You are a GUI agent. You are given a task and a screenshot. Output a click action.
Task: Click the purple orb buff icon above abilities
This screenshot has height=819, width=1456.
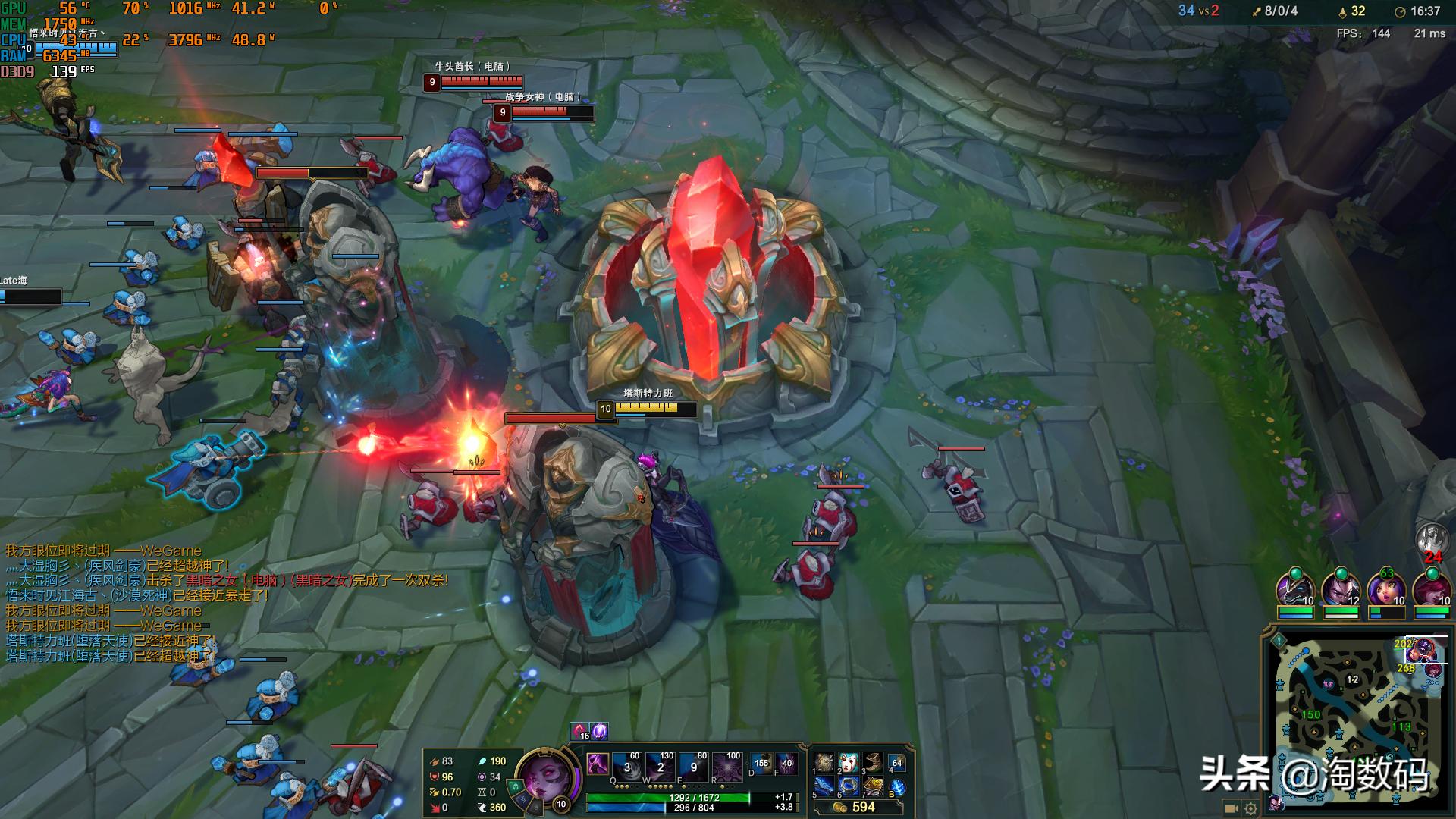599,731
